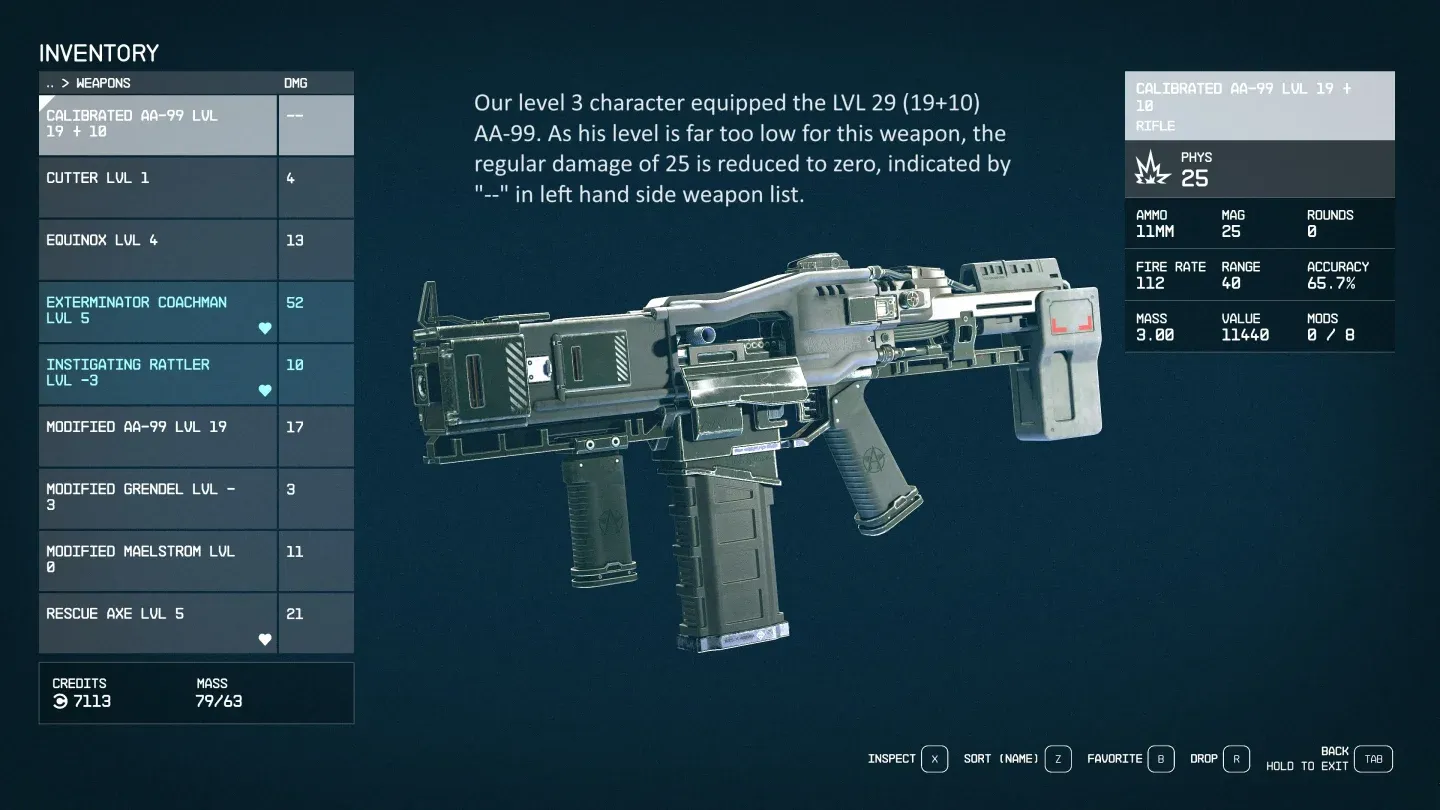The width and height of the screenshot is (1440, 810).
Task: Click the Modified Maelstrom LVL 0 row
Action: tap(158, 560)
